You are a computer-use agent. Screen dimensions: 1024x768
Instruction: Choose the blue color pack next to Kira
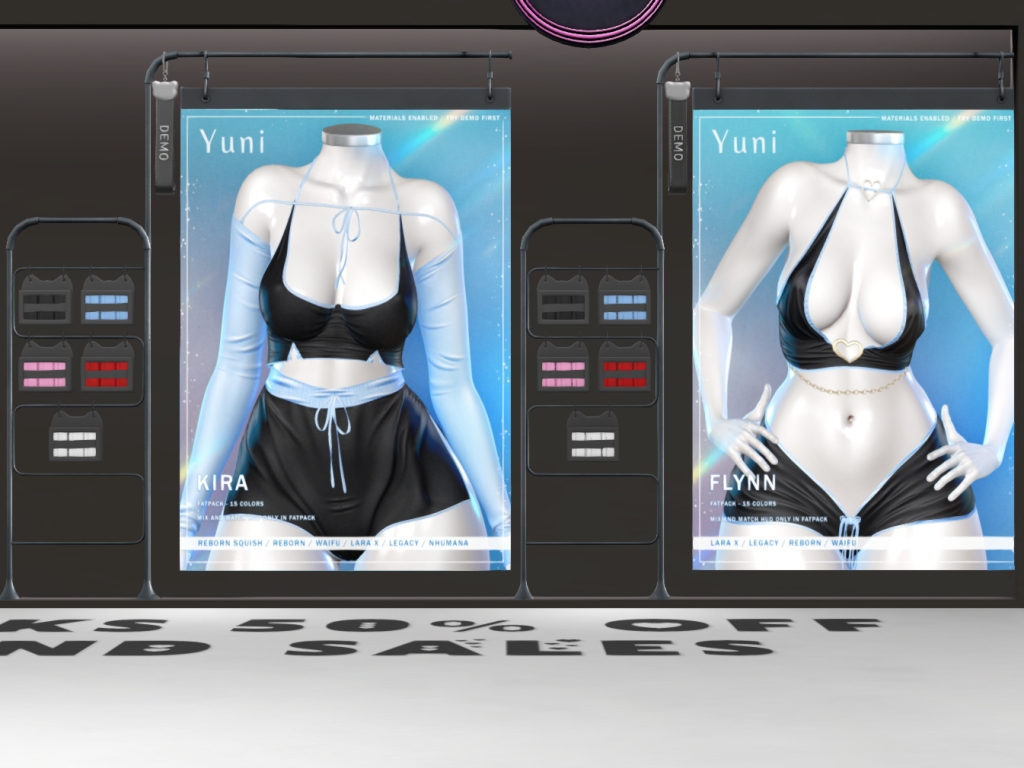click(107, 300)
